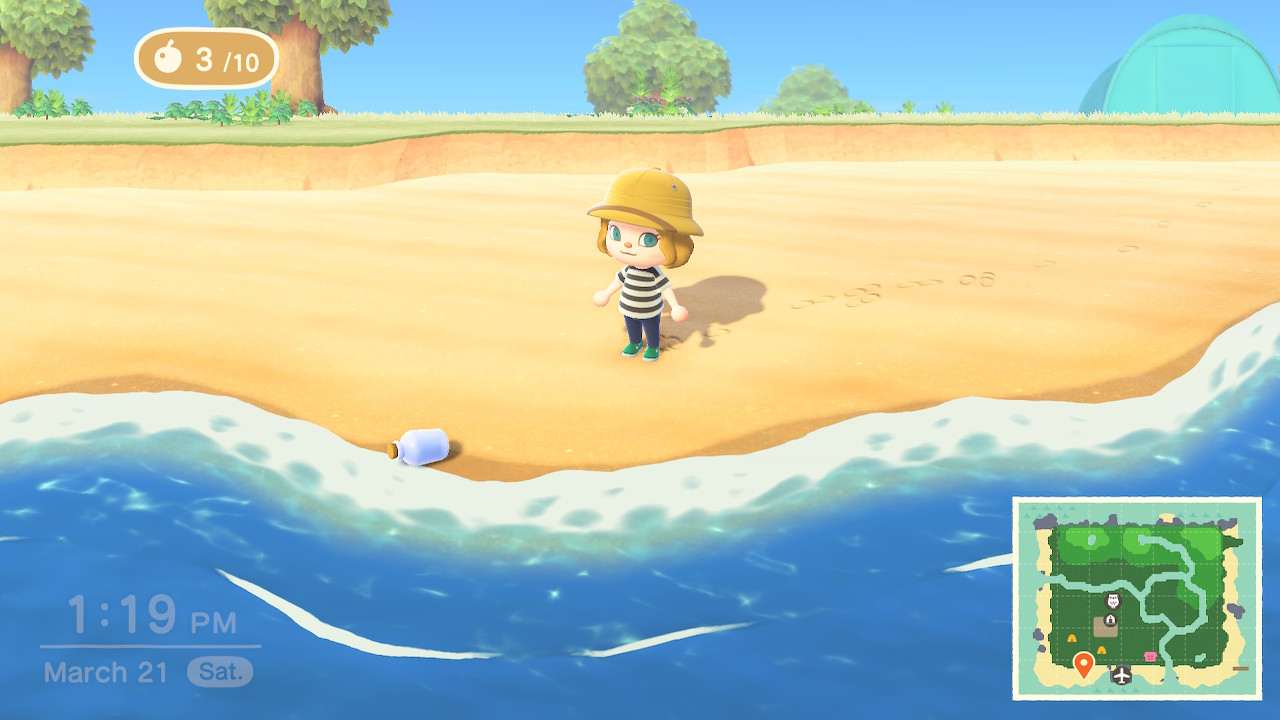Select the airplane airport icon on the minimap

click(1122, 675)
